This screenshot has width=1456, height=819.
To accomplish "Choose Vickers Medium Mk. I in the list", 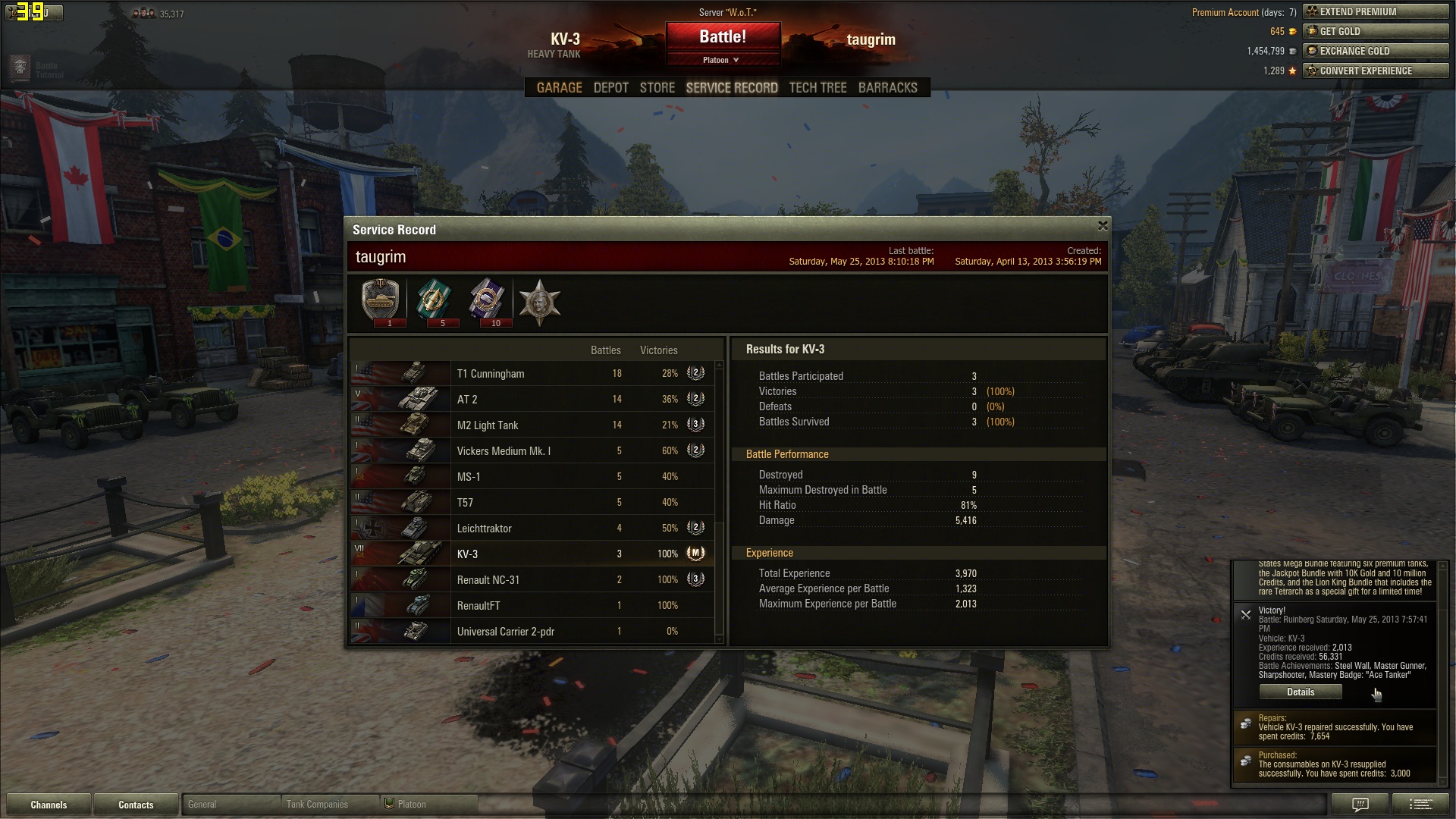I will tap(531, 451).
